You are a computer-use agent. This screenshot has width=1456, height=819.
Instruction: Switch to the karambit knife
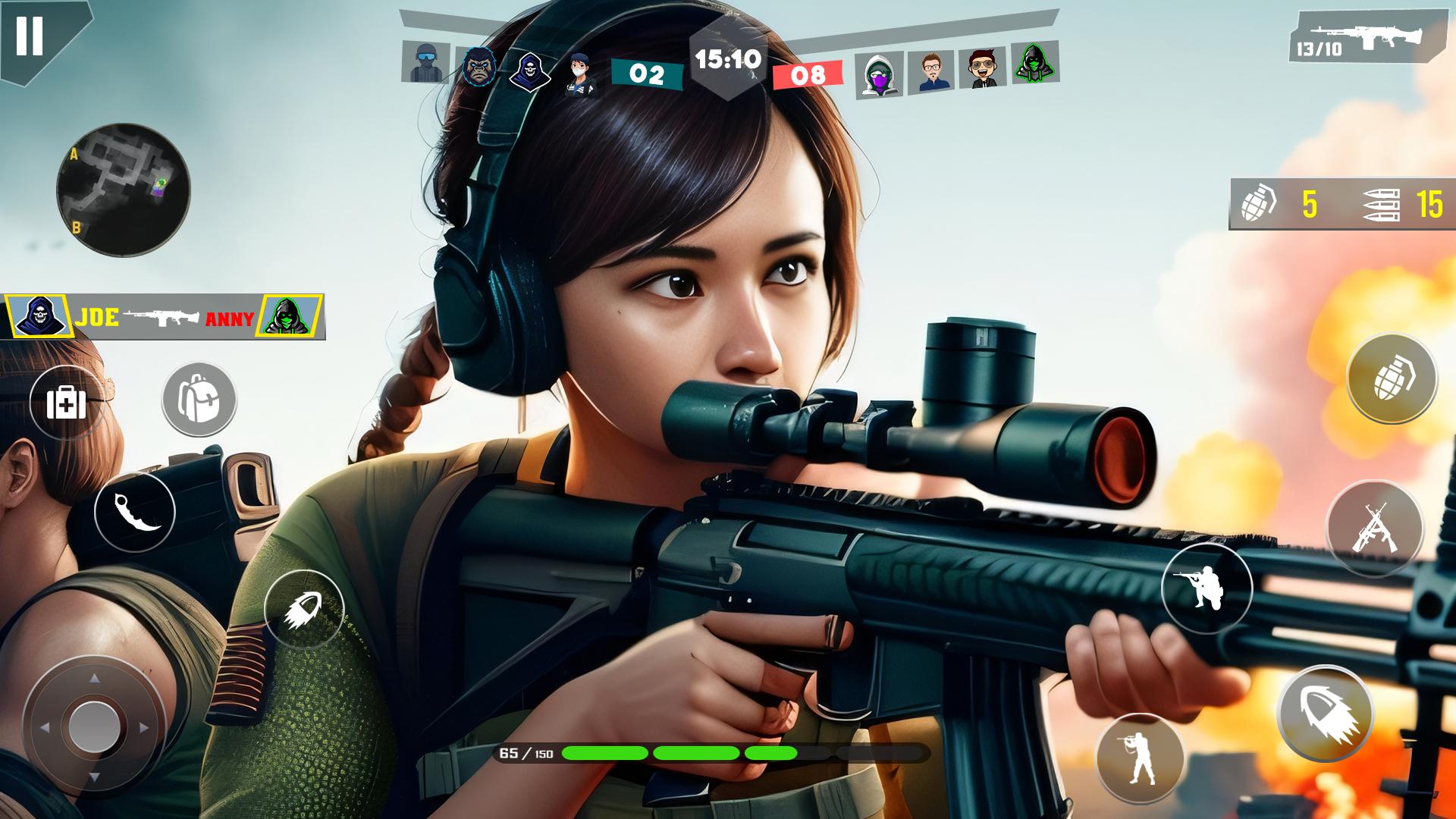pyautogui.click(x=135, y=513)
